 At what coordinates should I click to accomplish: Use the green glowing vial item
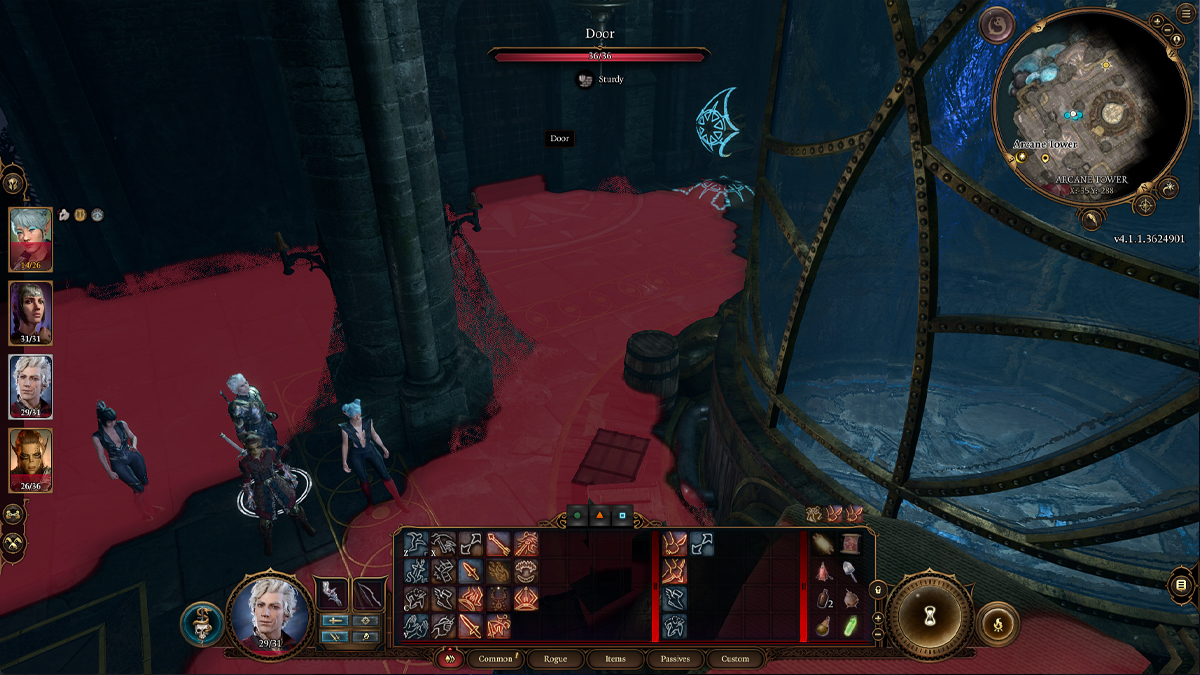pos(850,626)
